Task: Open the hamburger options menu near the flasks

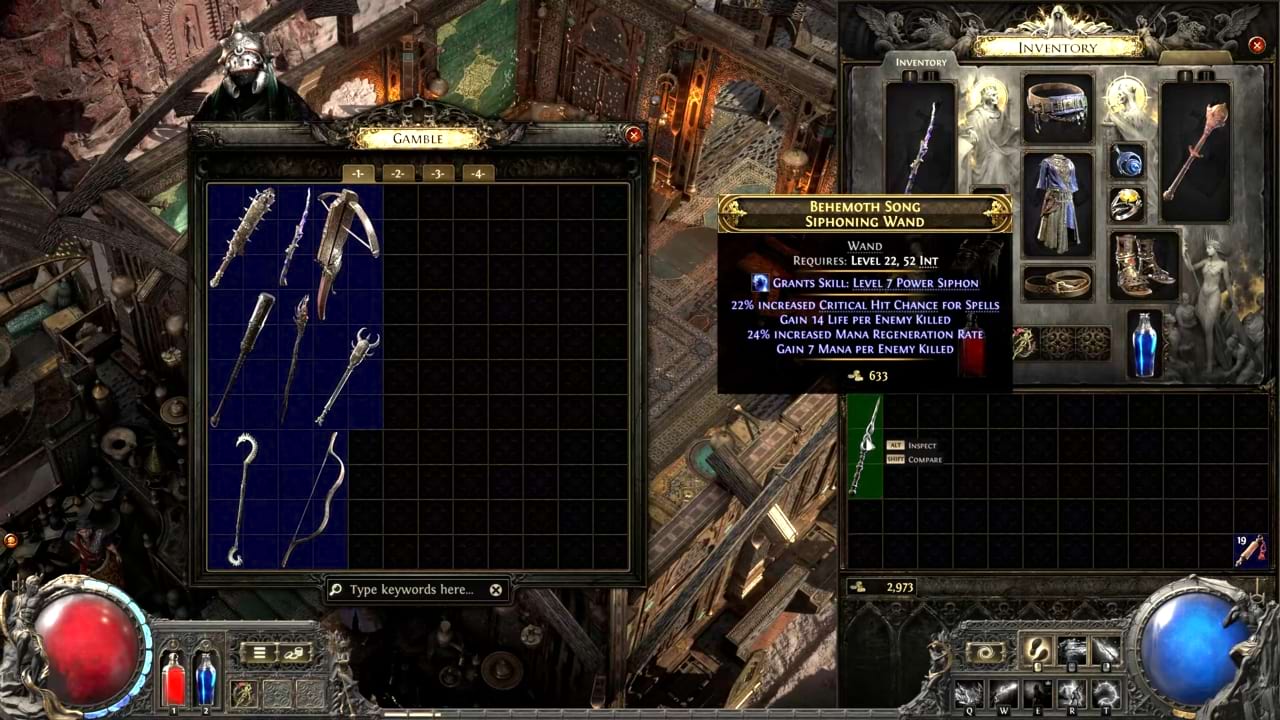Action: [259, 652]
